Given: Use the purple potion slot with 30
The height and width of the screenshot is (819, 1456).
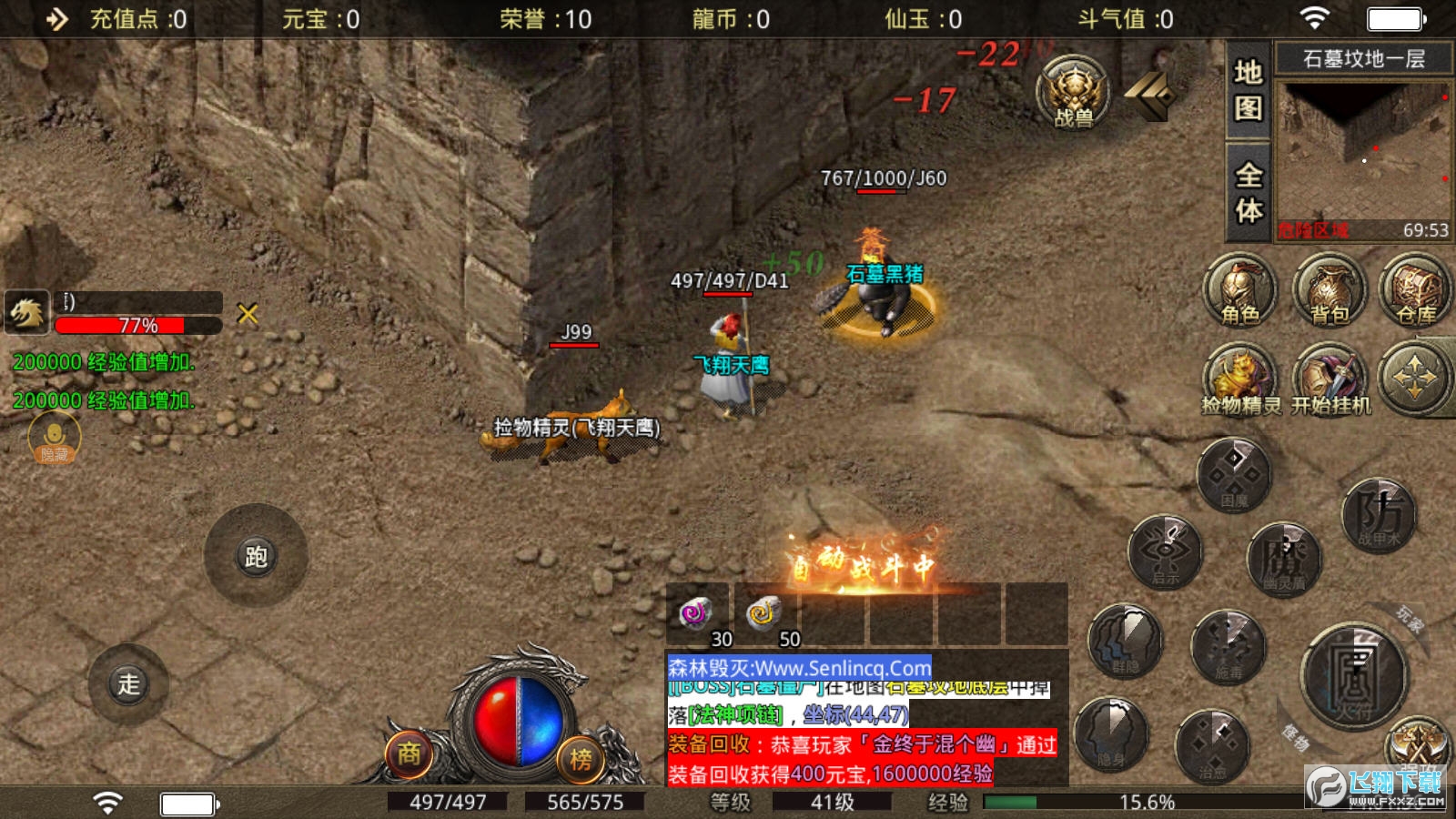Looking at the screenshot, I should click(697, 615).
